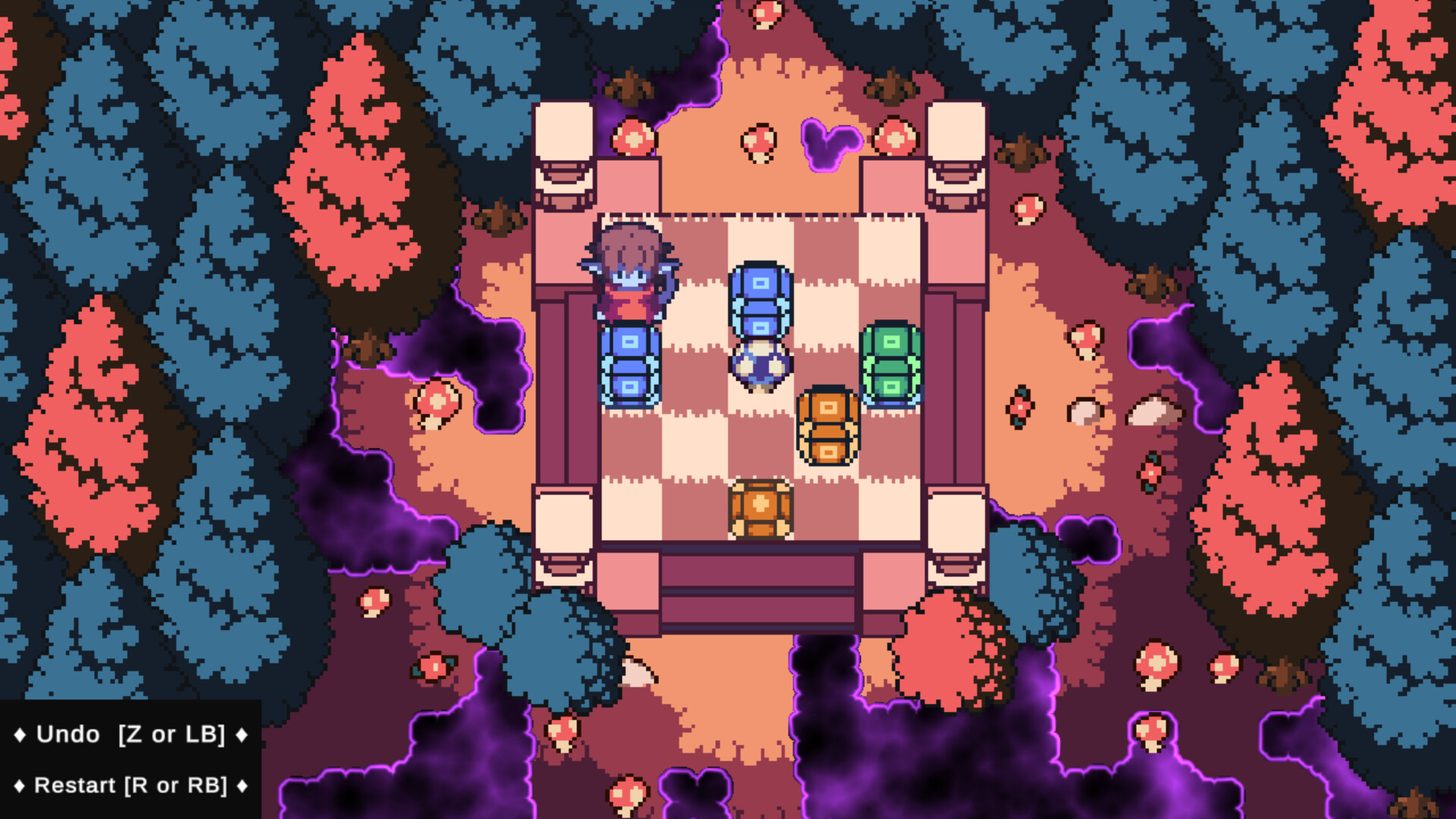The width and height of the screenshot is (1456, 819).
Task: Click the brown stump near the top edge
Action: [627, 85]
